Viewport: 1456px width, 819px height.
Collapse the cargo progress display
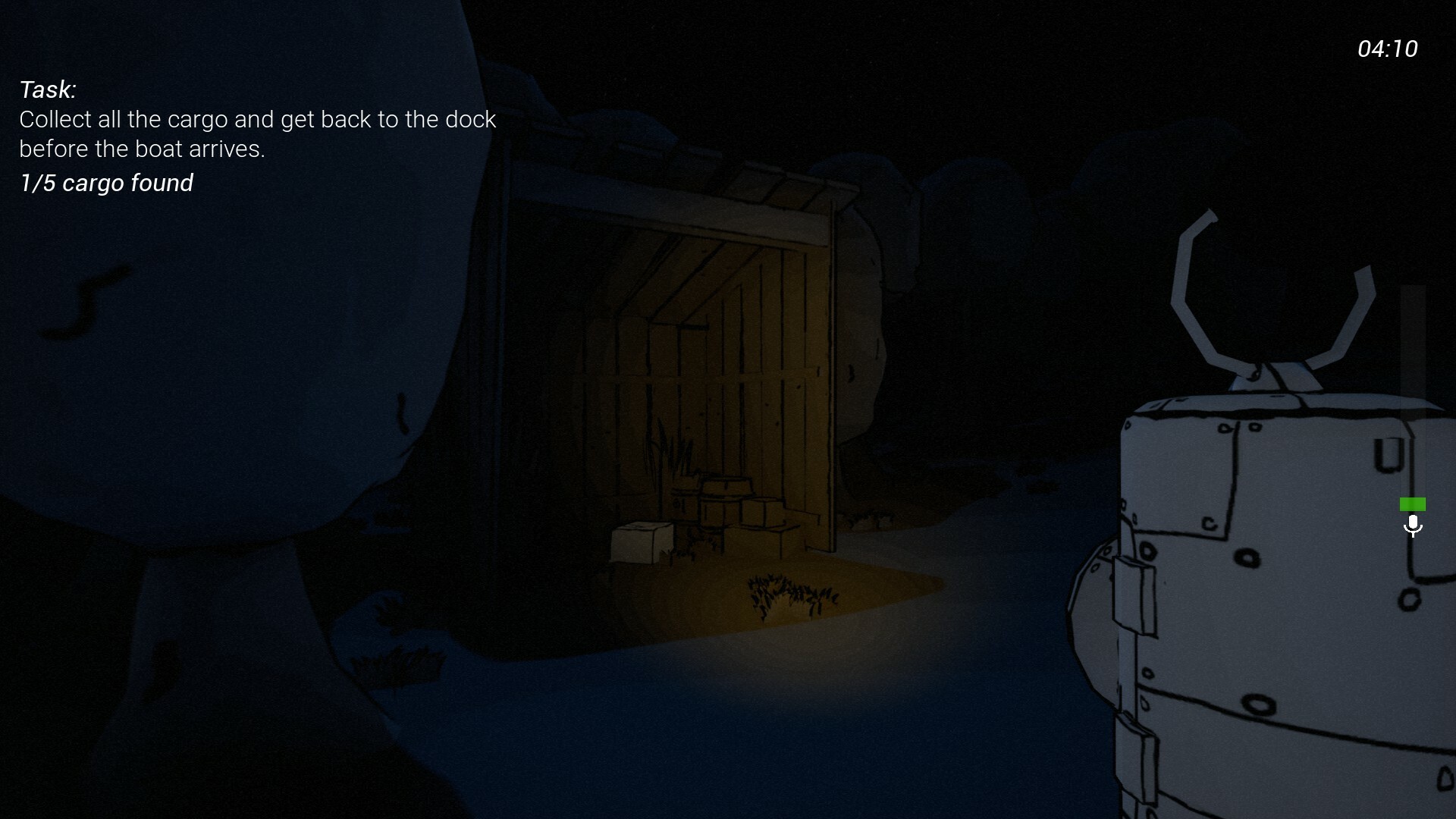tap(106, 183)
